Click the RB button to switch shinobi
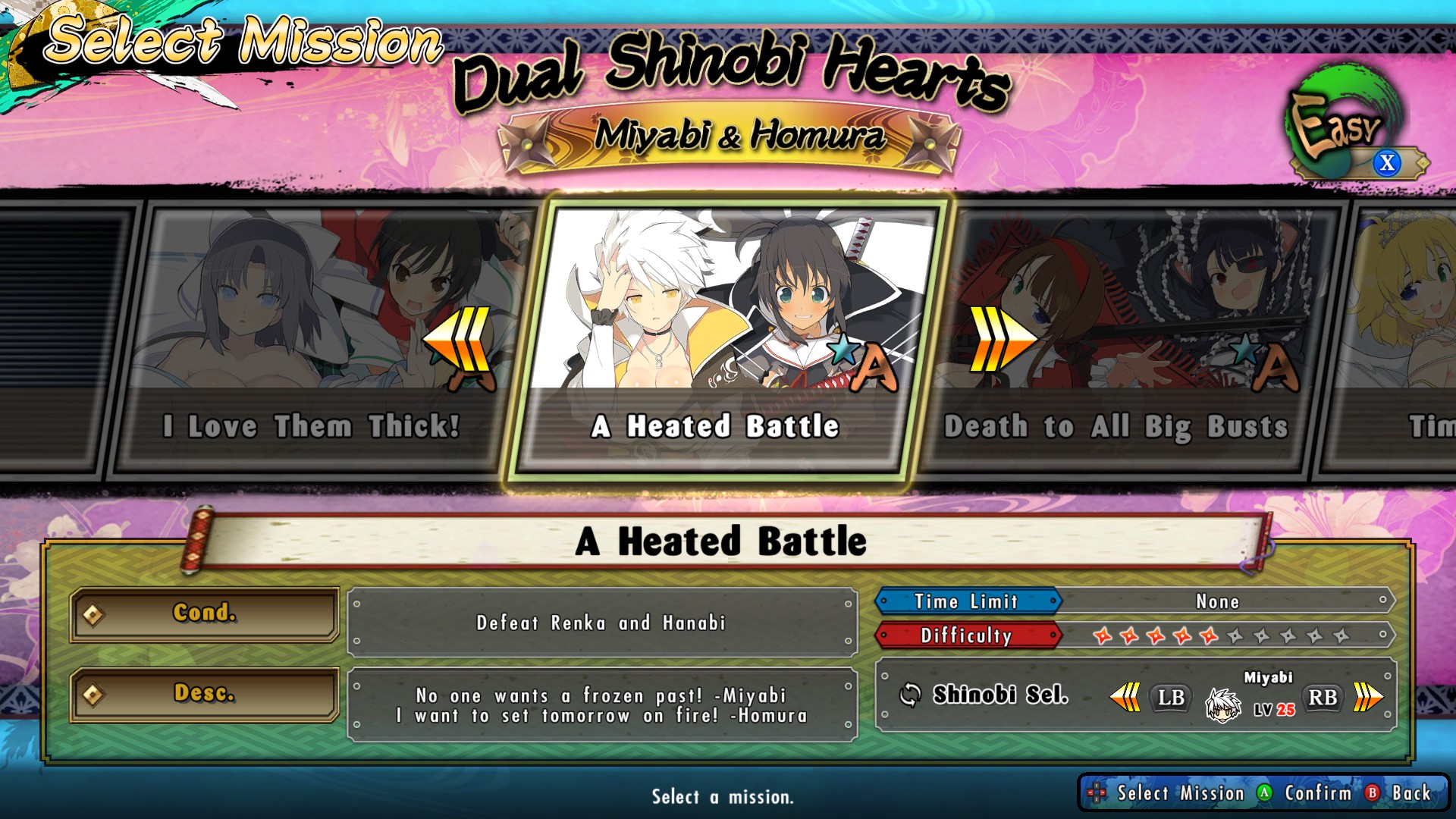1456x819 pixels. (1321, 698)
